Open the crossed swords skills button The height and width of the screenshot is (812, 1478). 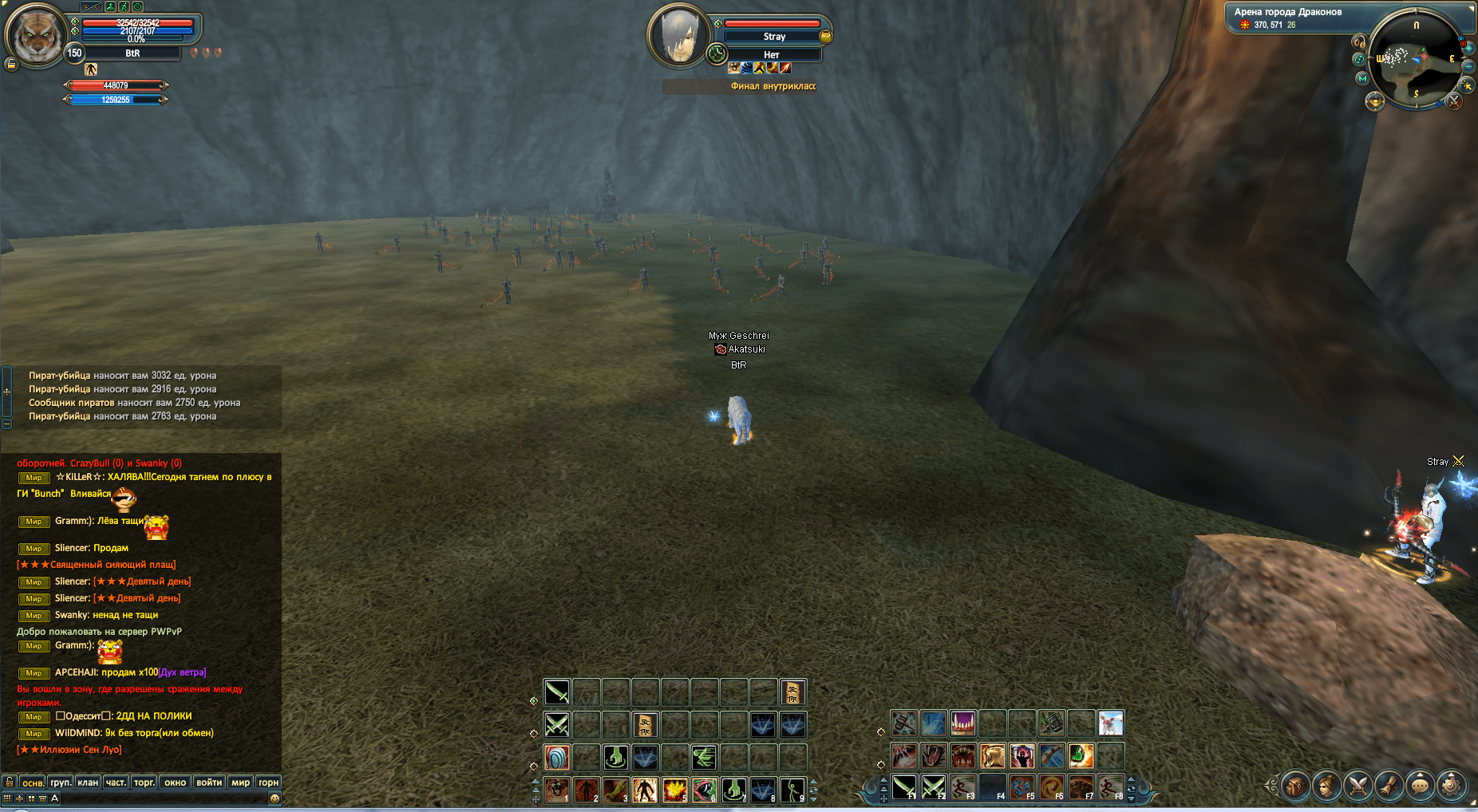click(1357, 786)
